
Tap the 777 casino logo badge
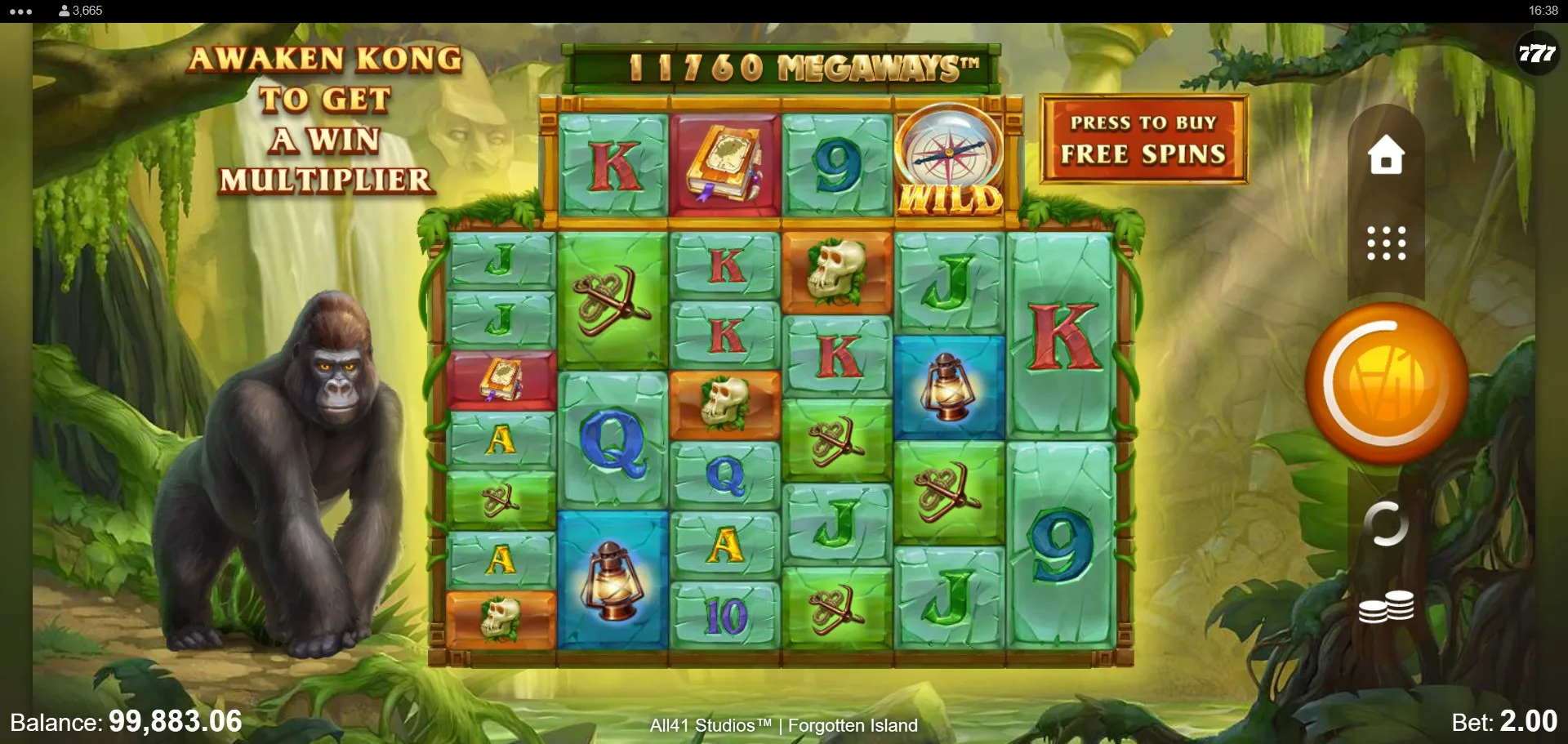coord(1536,54)
